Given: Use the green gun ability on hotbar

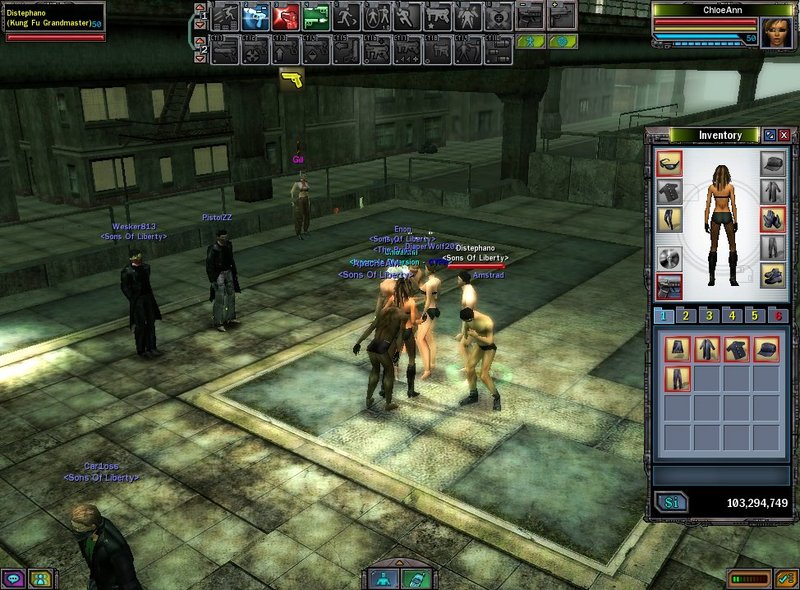Looking at the screenshot, I should (318, 16).
